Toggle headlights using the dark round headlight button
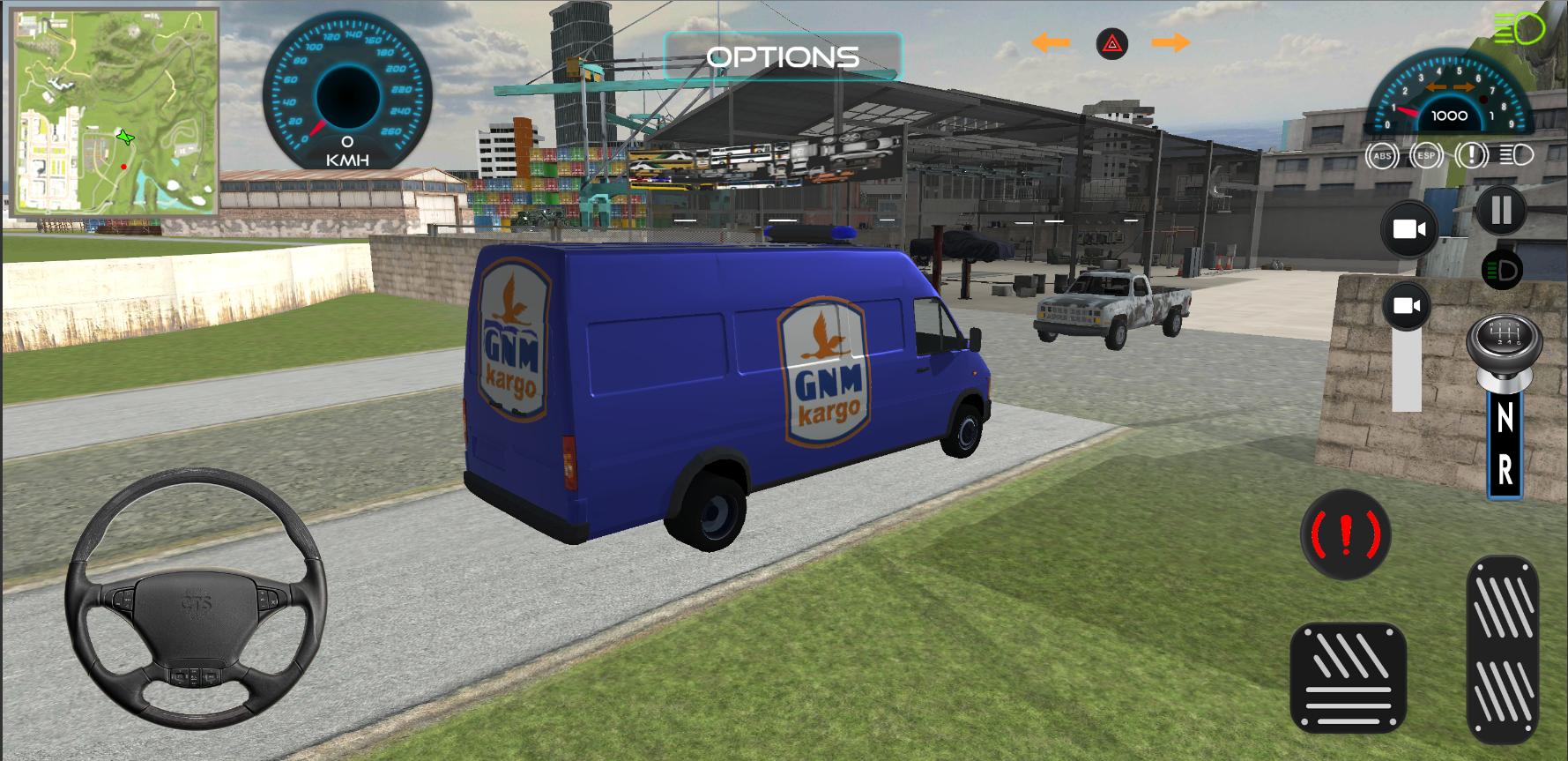 tap(1503, 270)
